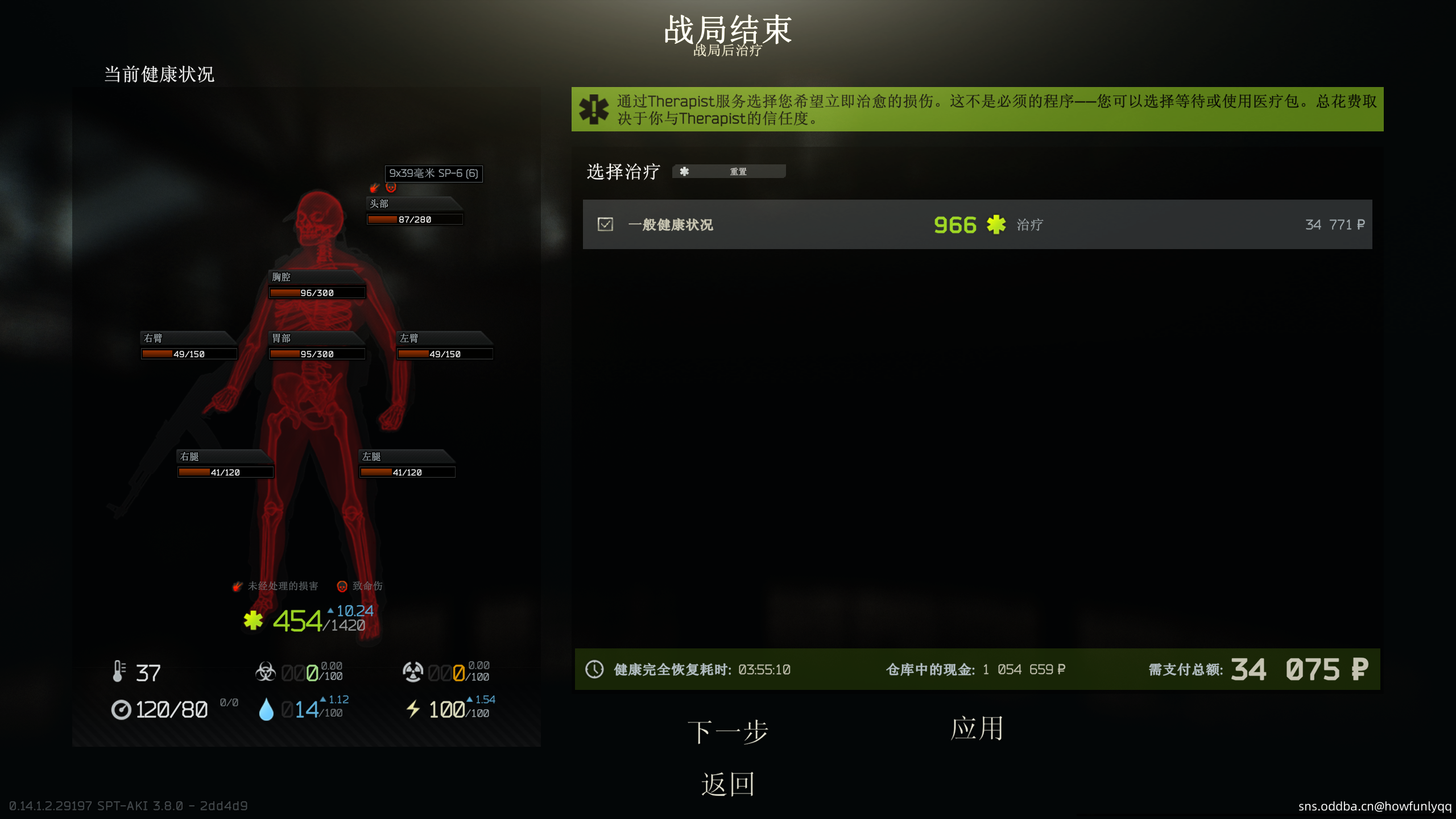Click the green cross icon next to 966
The width and height of the screenshot is (1456, 819).
click(994, 225)
